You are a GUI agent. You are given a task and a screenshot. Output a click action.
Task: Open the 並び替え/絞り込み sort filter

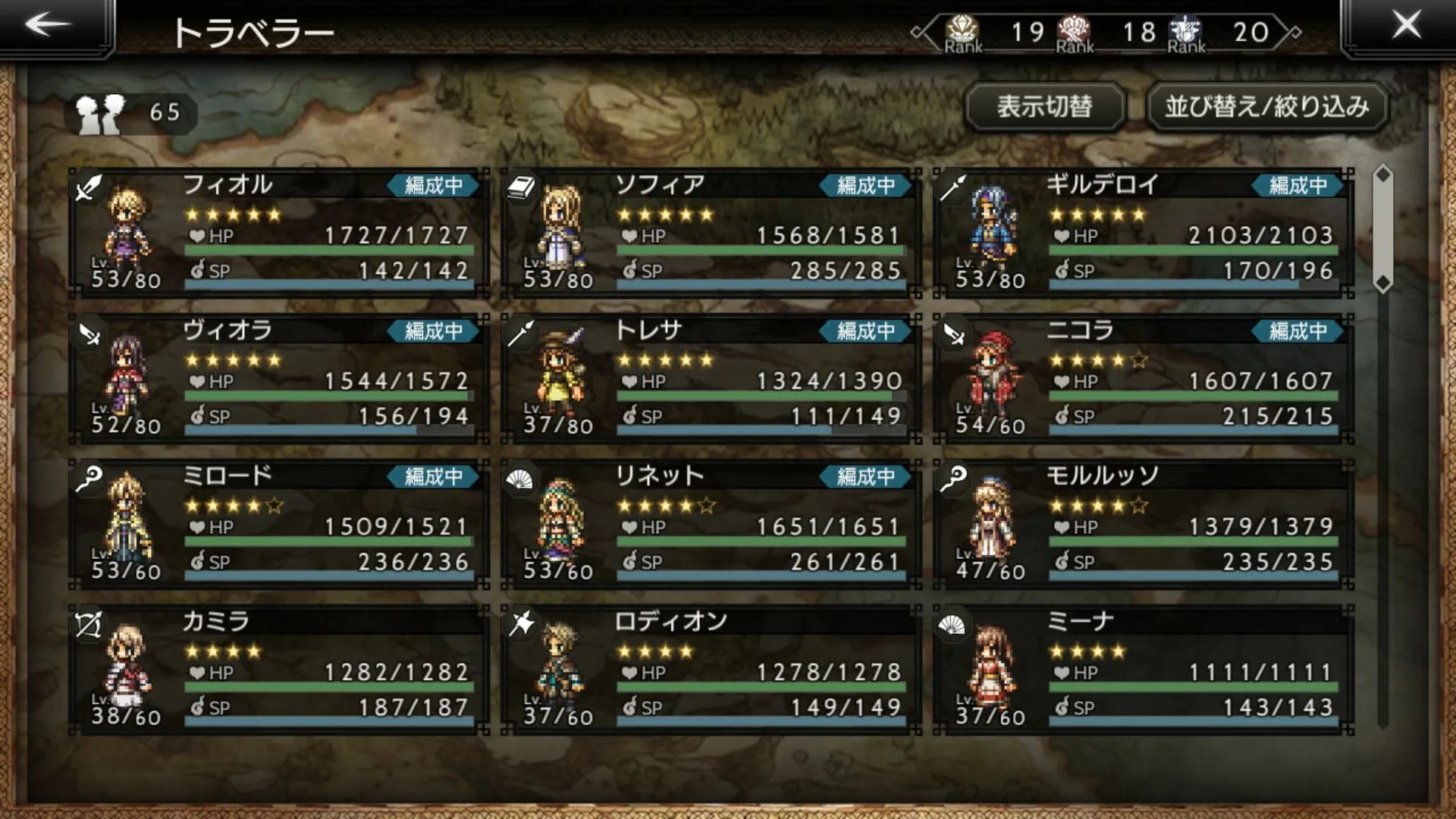pos(1266,107)
